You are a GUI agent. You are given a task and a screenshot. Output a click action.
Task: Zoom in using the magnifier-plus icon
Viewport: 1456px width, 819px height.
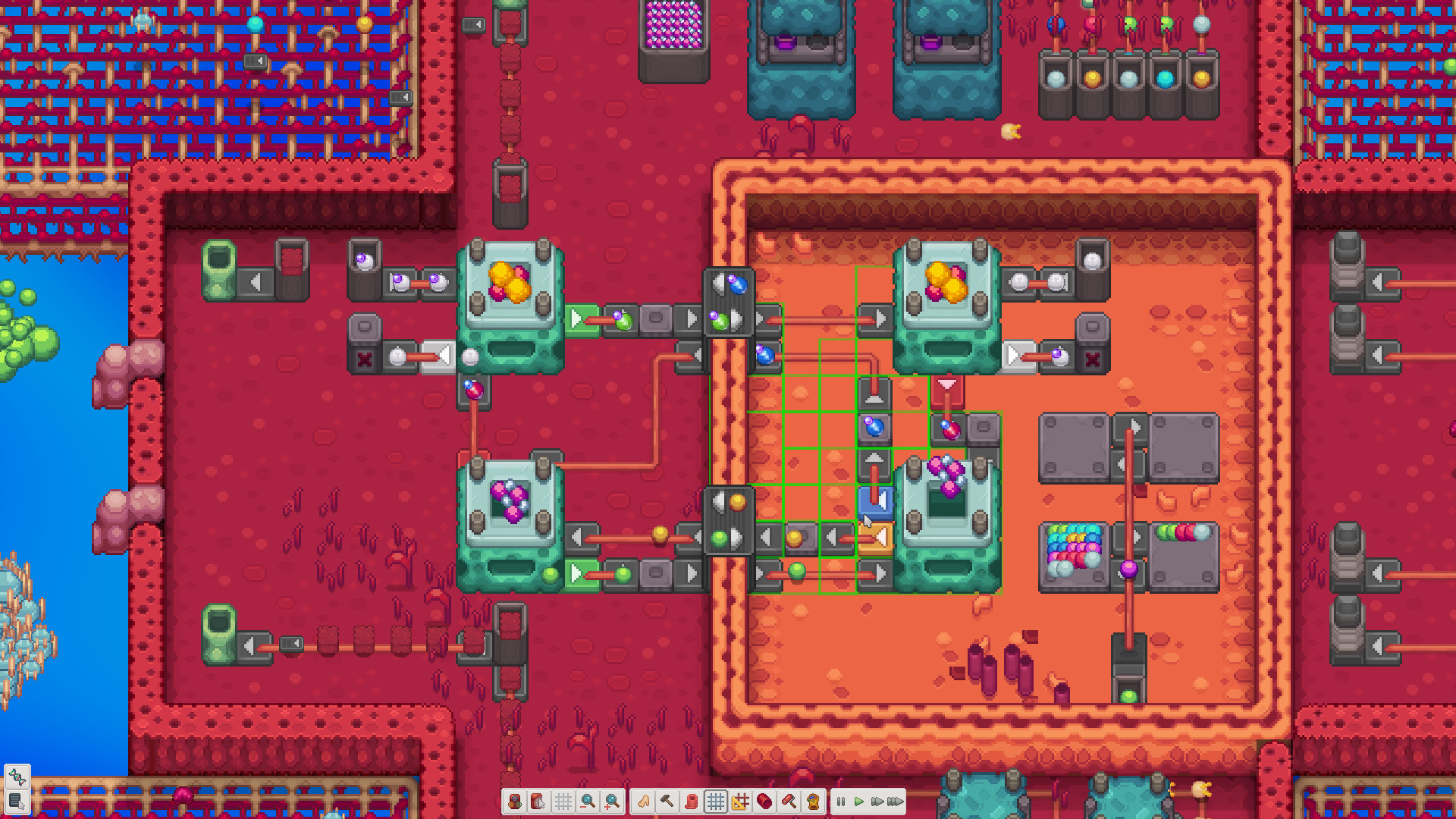tap(613, 802)
